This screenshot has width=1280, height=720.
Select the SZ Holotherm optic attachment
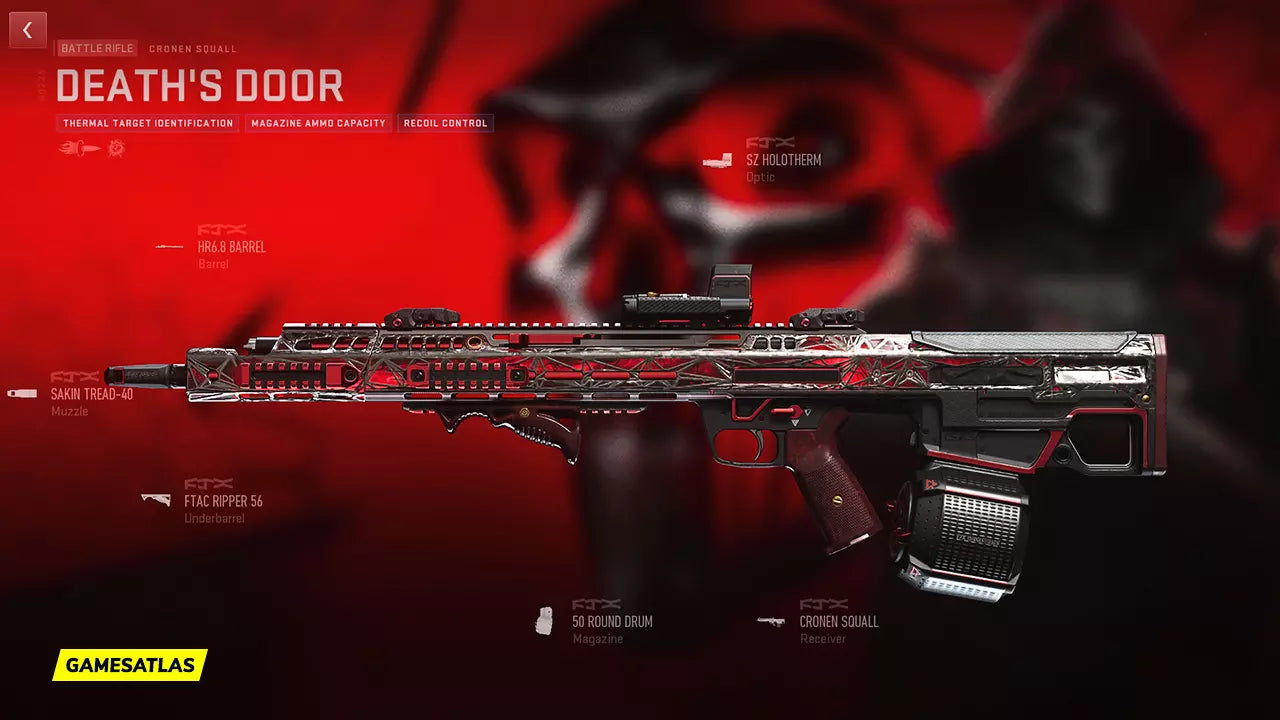click(x=783, y=160)
